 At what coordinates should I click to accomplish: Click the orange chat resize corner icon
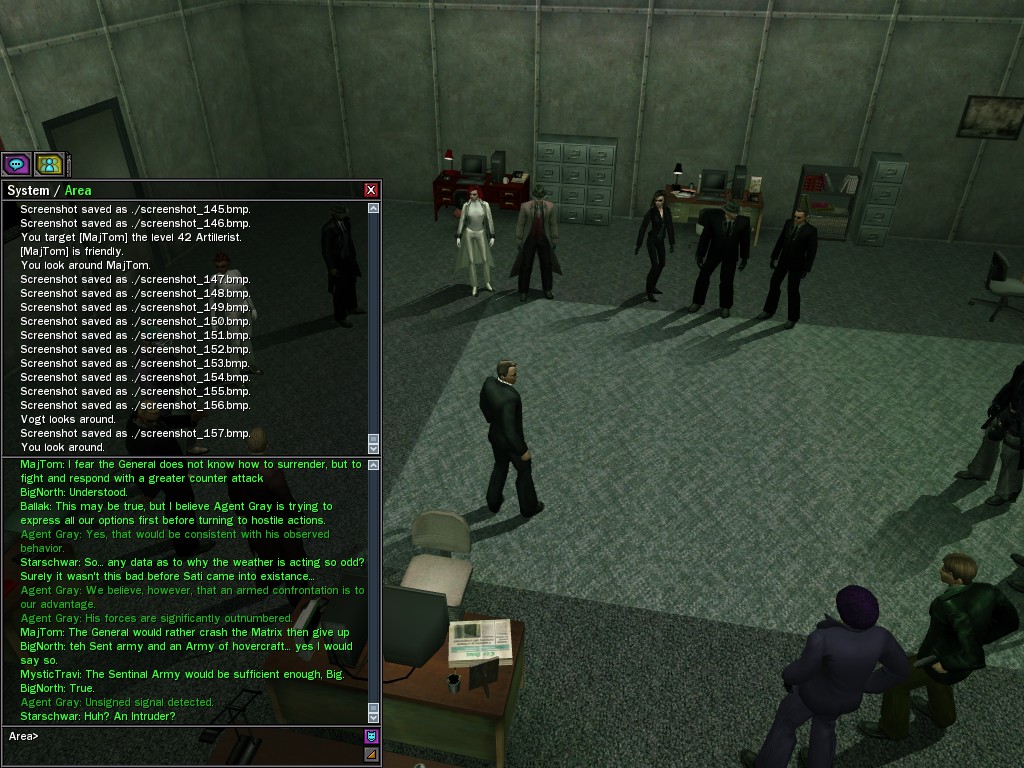tap(371, 754)
